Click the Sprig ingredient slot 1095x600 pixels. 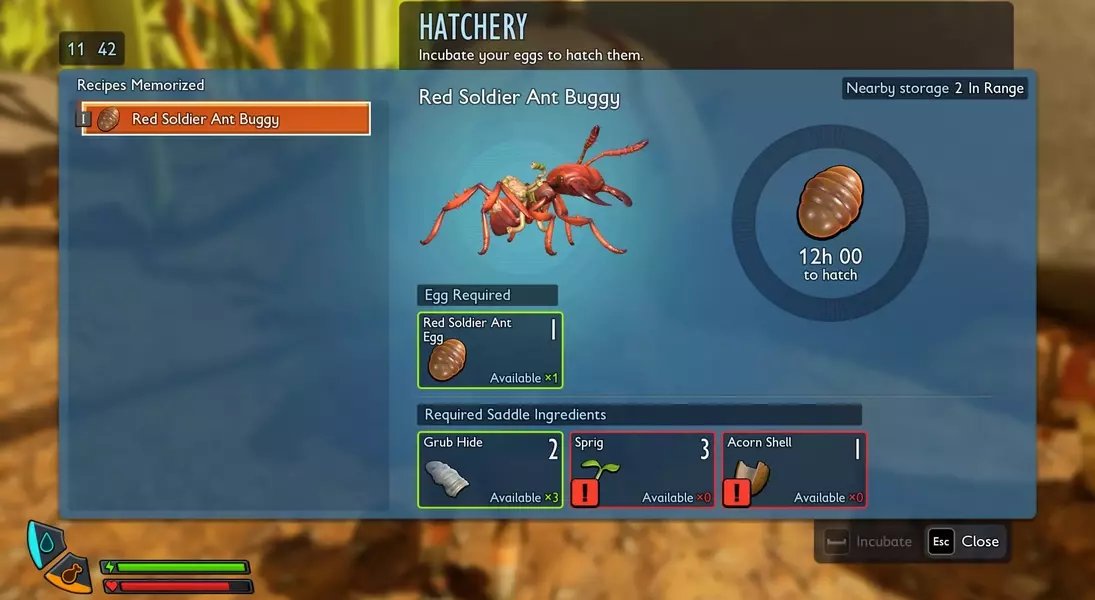(642, 469)
